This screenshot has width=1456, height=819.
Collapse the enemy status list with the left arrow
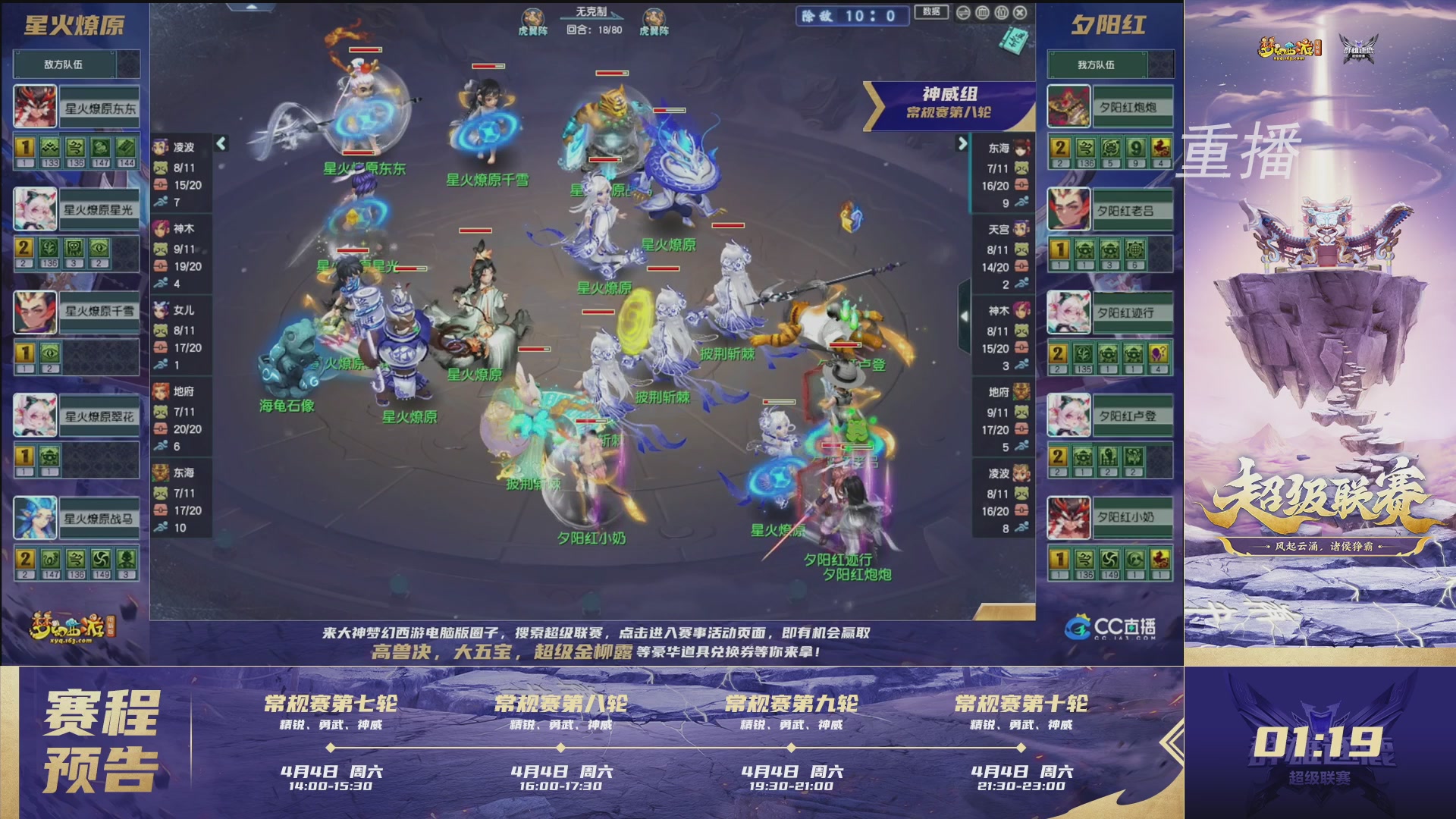point(221,142)
